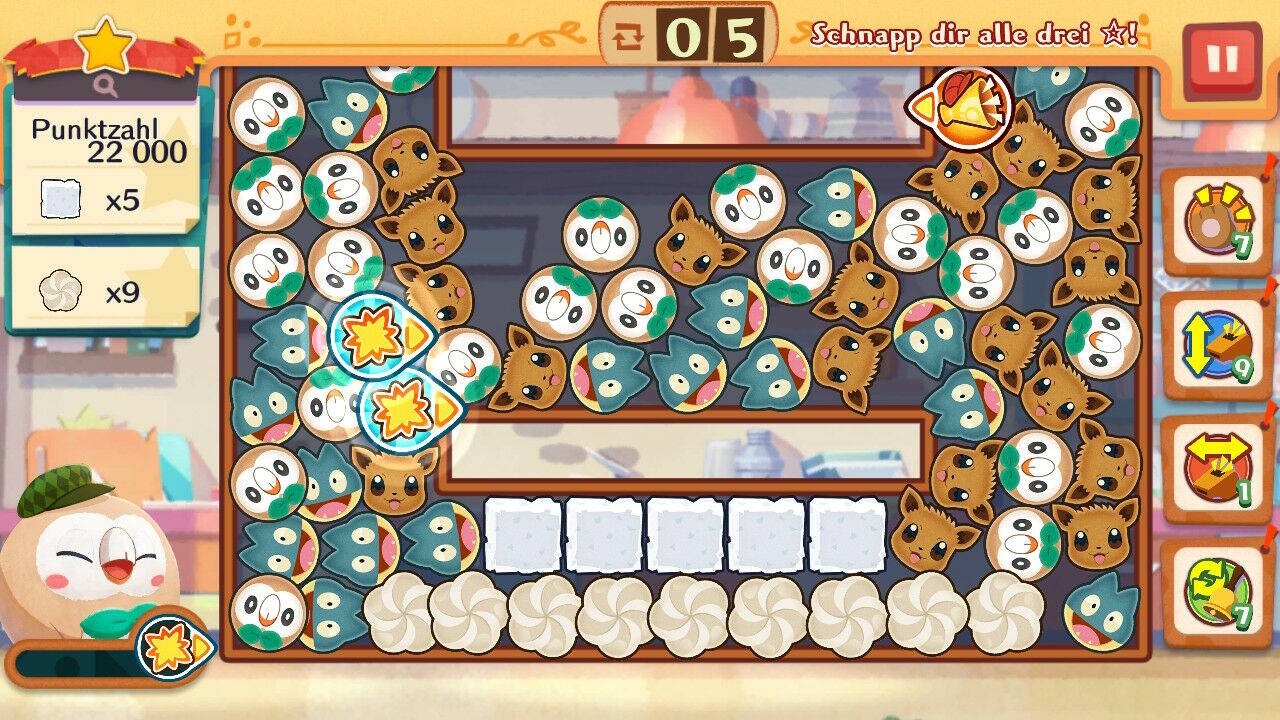Select the megaphone gimmick on the board
The height and width of the screenshot is (720, 1280).
(961, 106)
